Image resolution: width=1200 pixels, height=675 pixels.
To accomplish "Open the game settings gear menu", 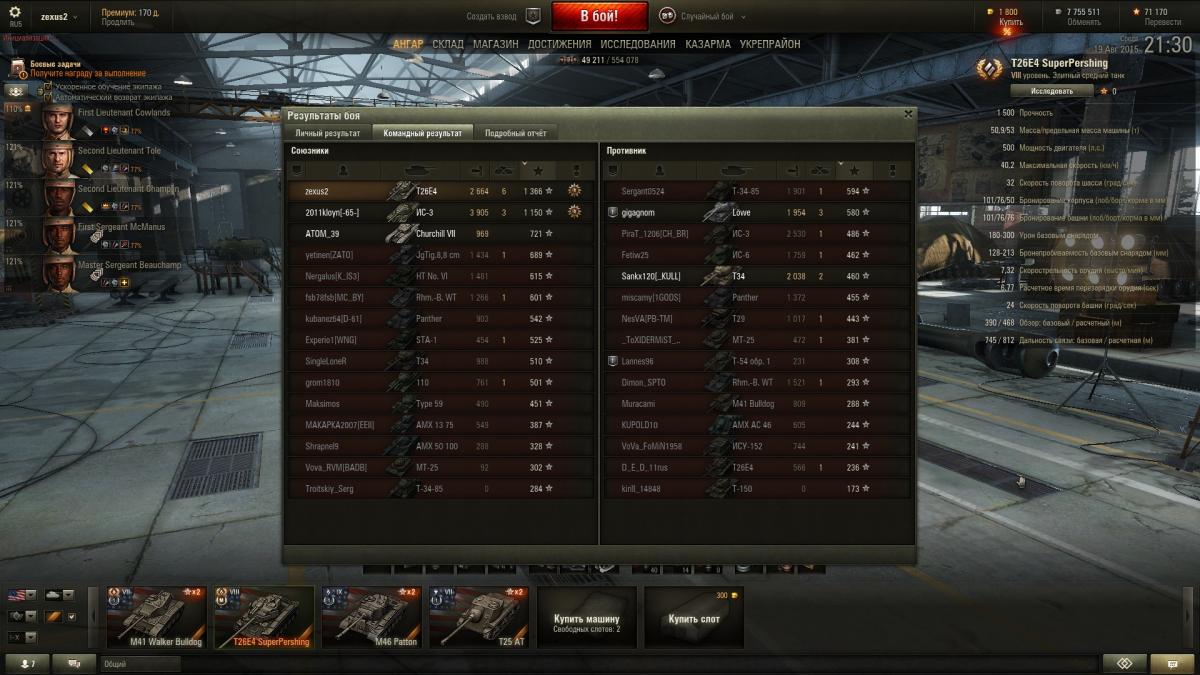I will pos(14,12).
